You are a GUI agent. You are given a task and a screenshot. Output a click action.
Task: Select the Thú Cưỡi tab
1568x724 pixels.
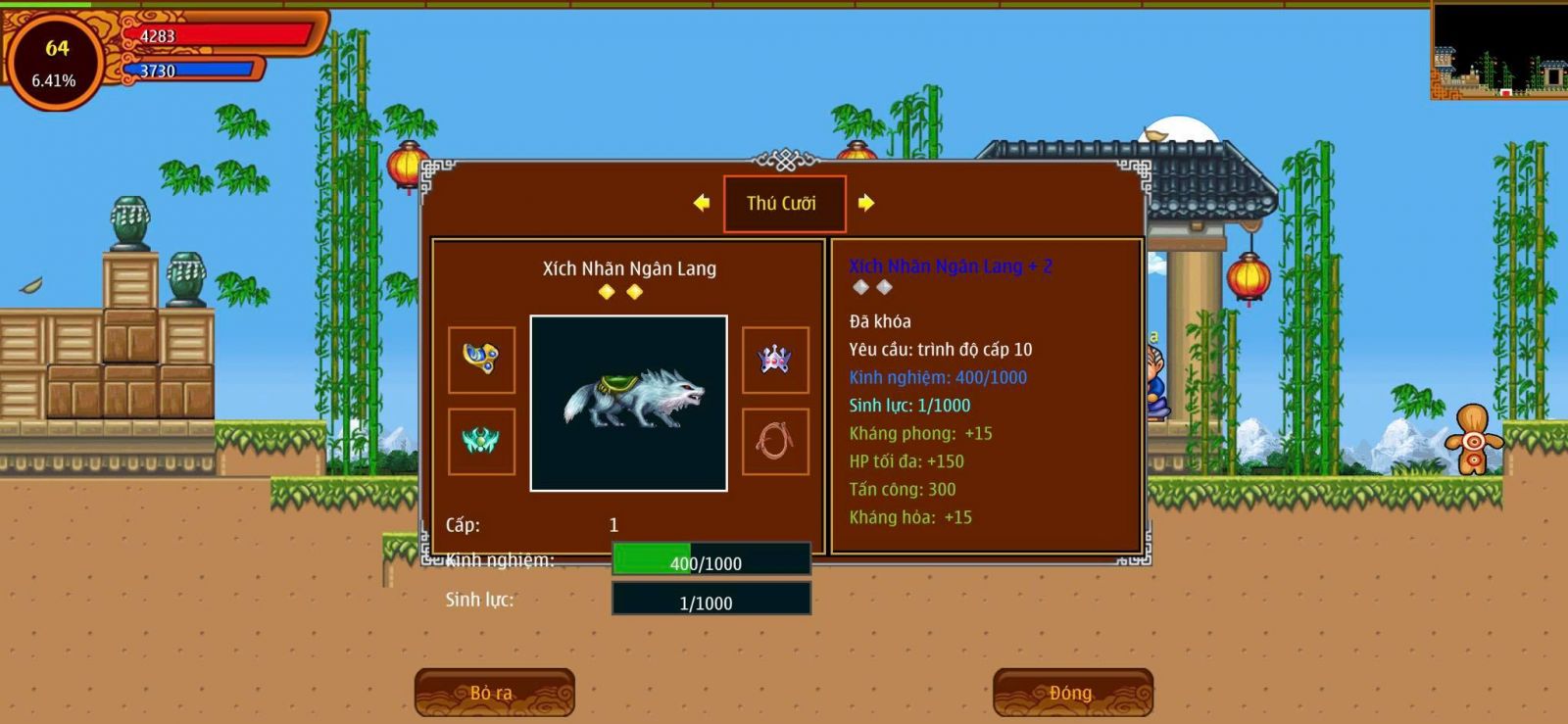(783, 204)
